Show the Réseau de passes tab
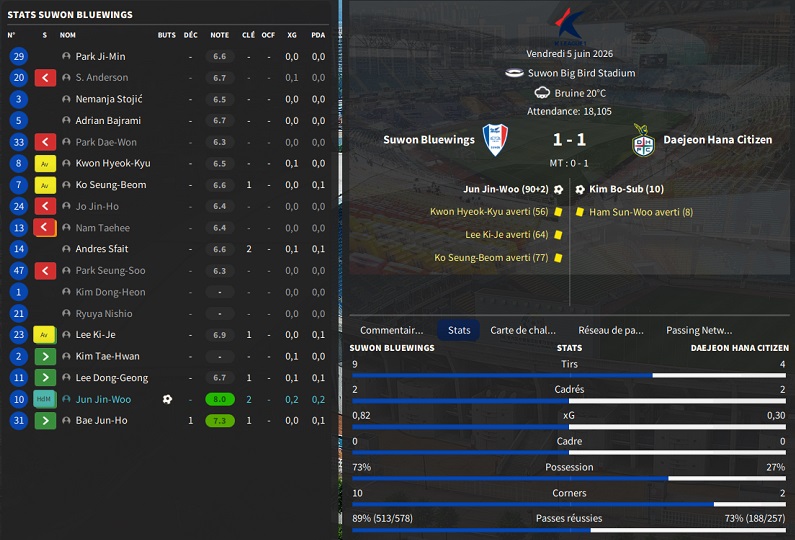The image size is (795, 540). (611, 330)
